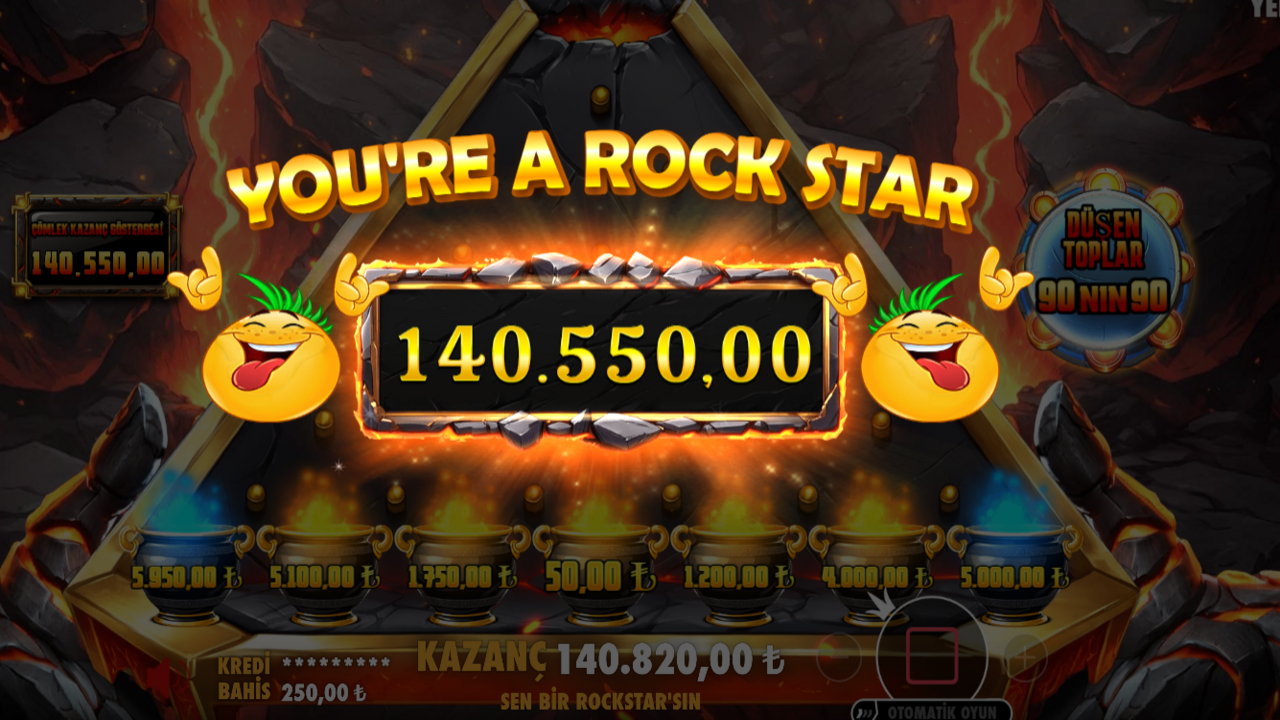Stop the spin with the red square button
The width and height of the screenshot is (1280, 720).
coord(932,656)
